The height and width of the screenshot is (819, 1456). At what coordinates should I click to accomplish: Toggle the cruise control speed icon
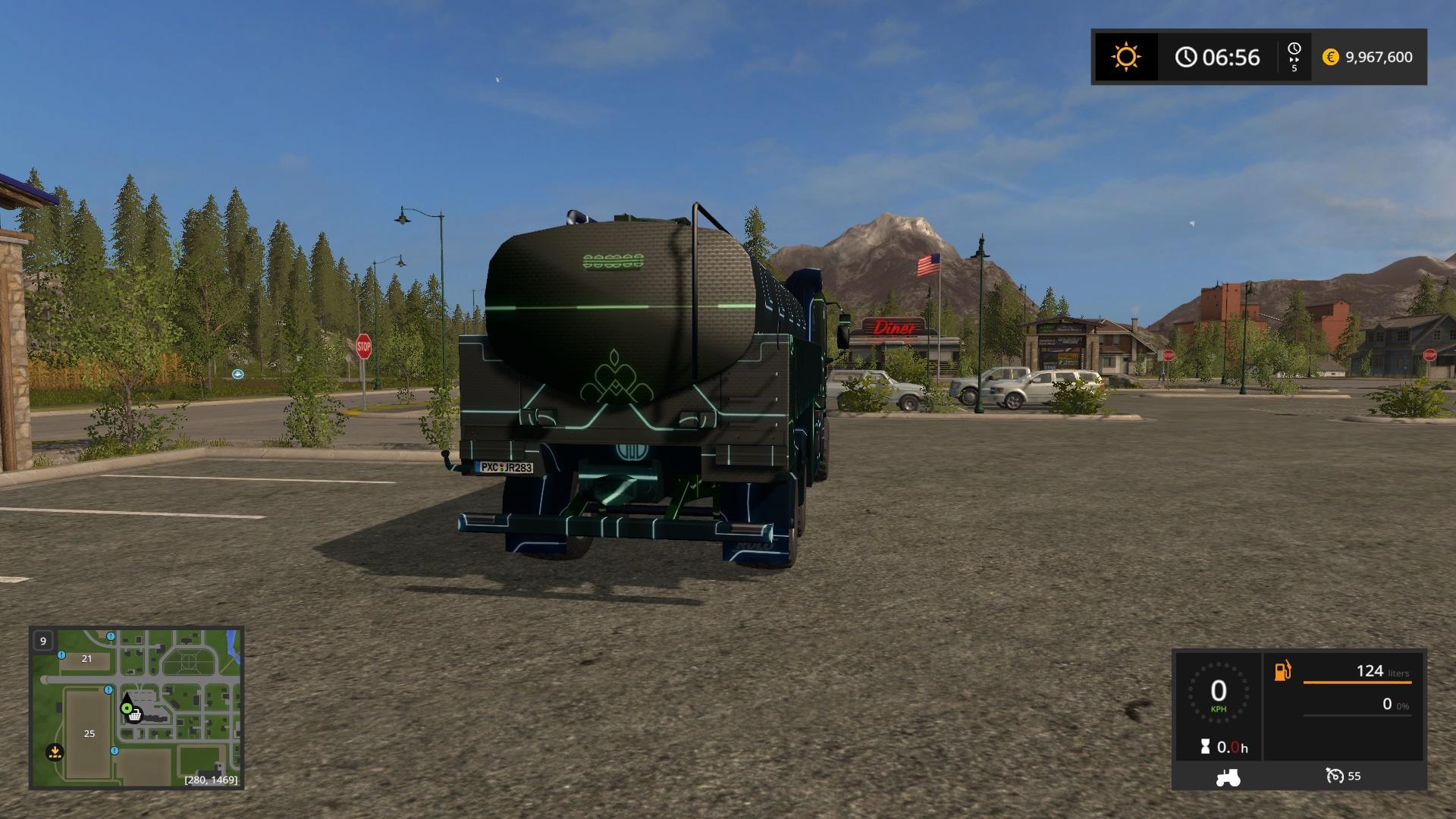[1334, 776]
